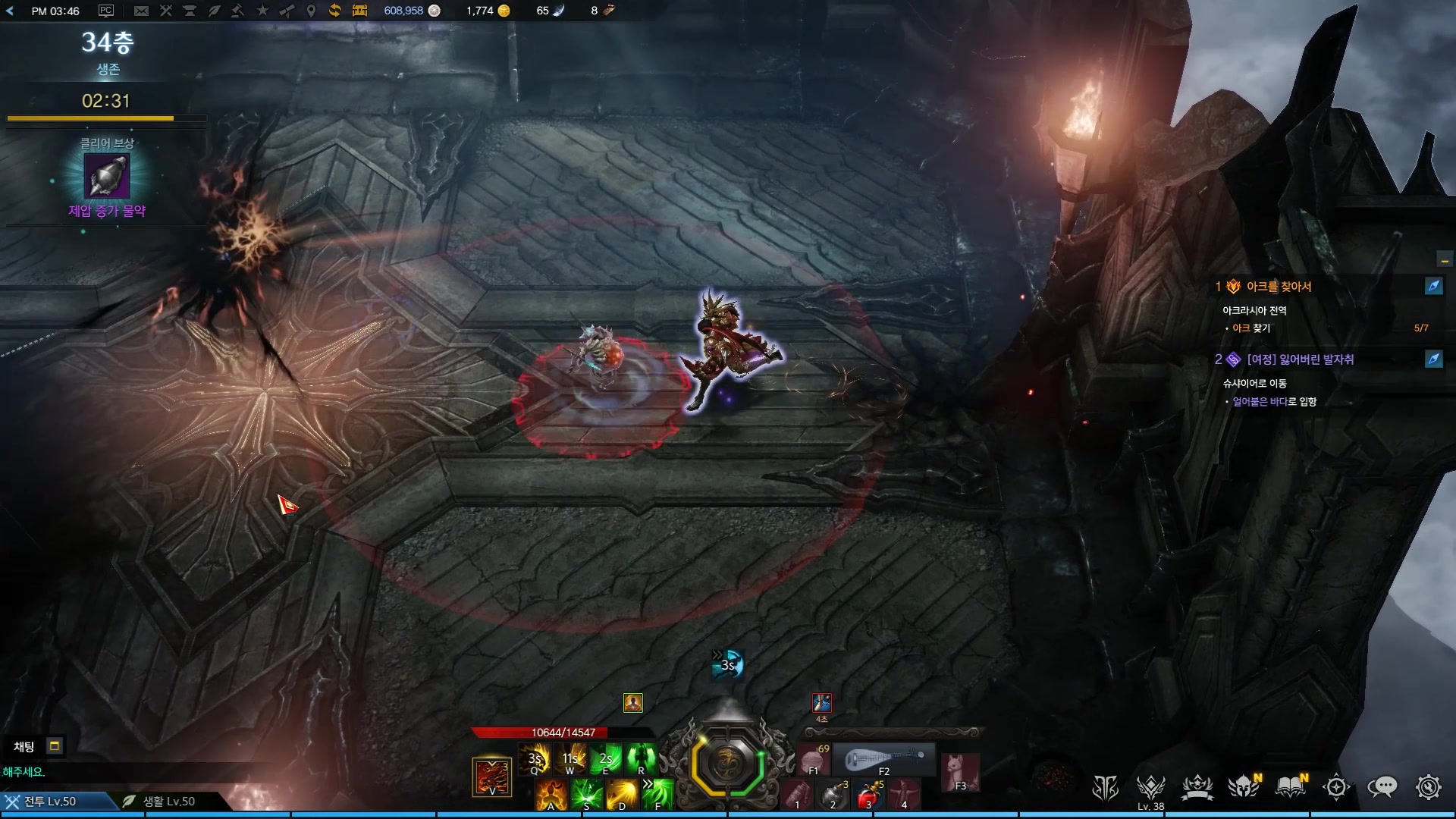
Task: Activate the green R skill
Action: pyautogui.click(x=642, y=758)
